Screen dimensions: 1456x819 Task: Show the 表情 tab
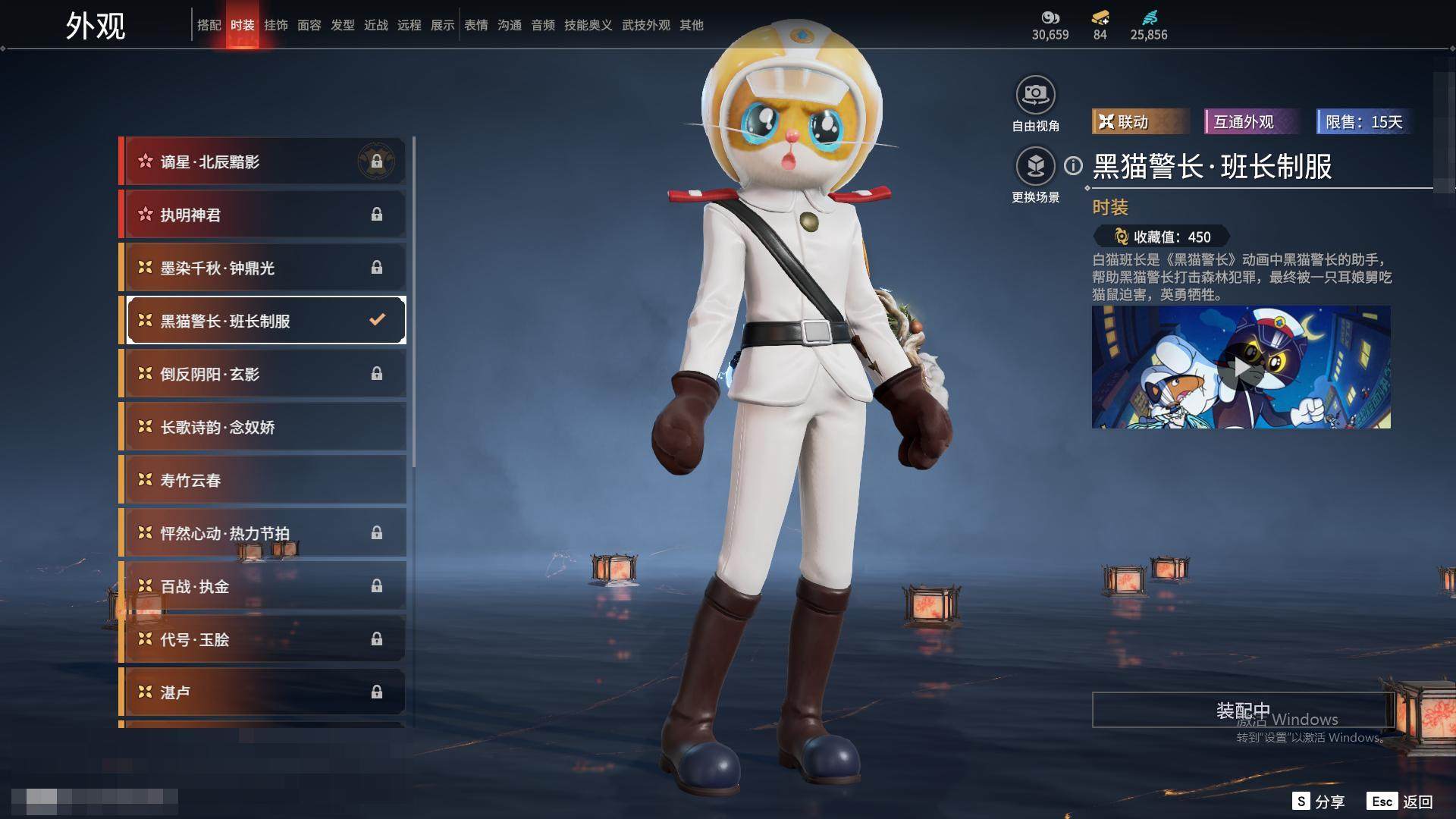pyautogui.click(x=475, y=25)
